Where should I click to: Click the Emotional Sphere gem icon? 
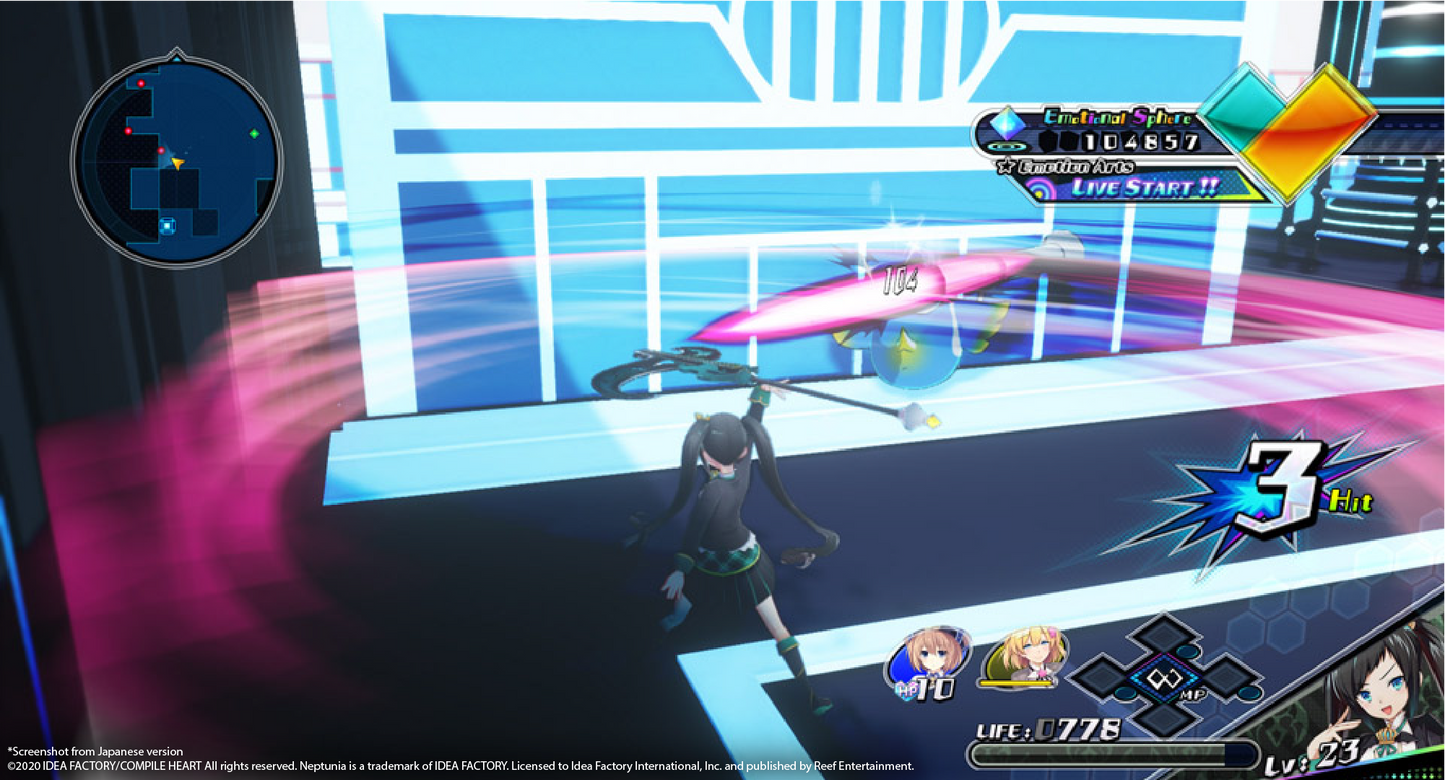pyautogui.click(x=1007, y=122)
